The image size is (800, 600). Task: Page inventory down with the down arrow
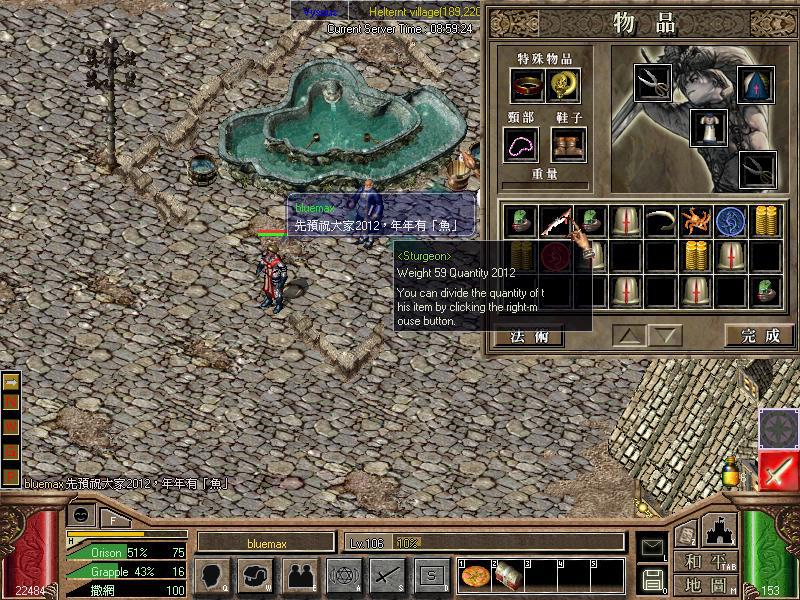pyautogui.click(x=667, y=336)
